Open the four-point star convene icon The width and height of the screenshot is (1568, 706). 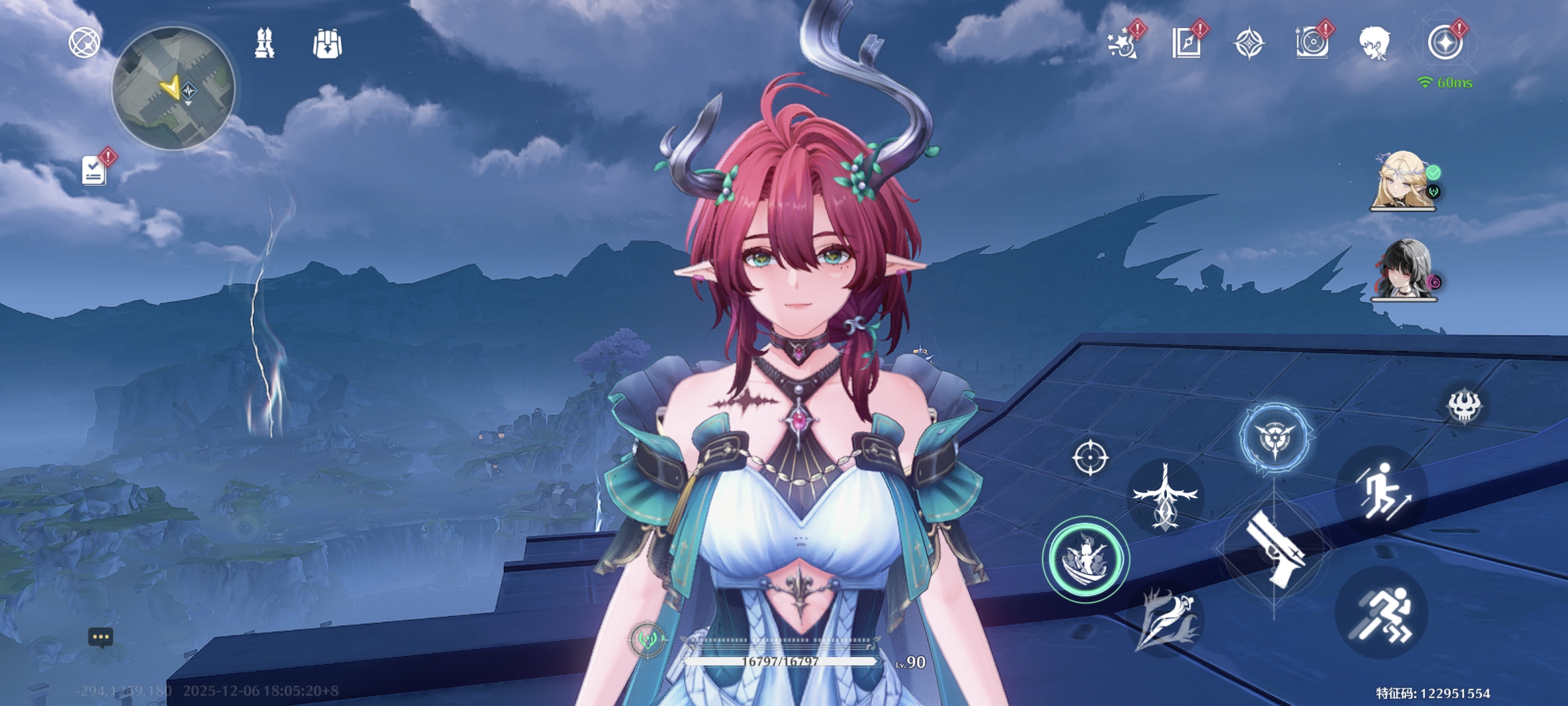tap(1249, 44)
